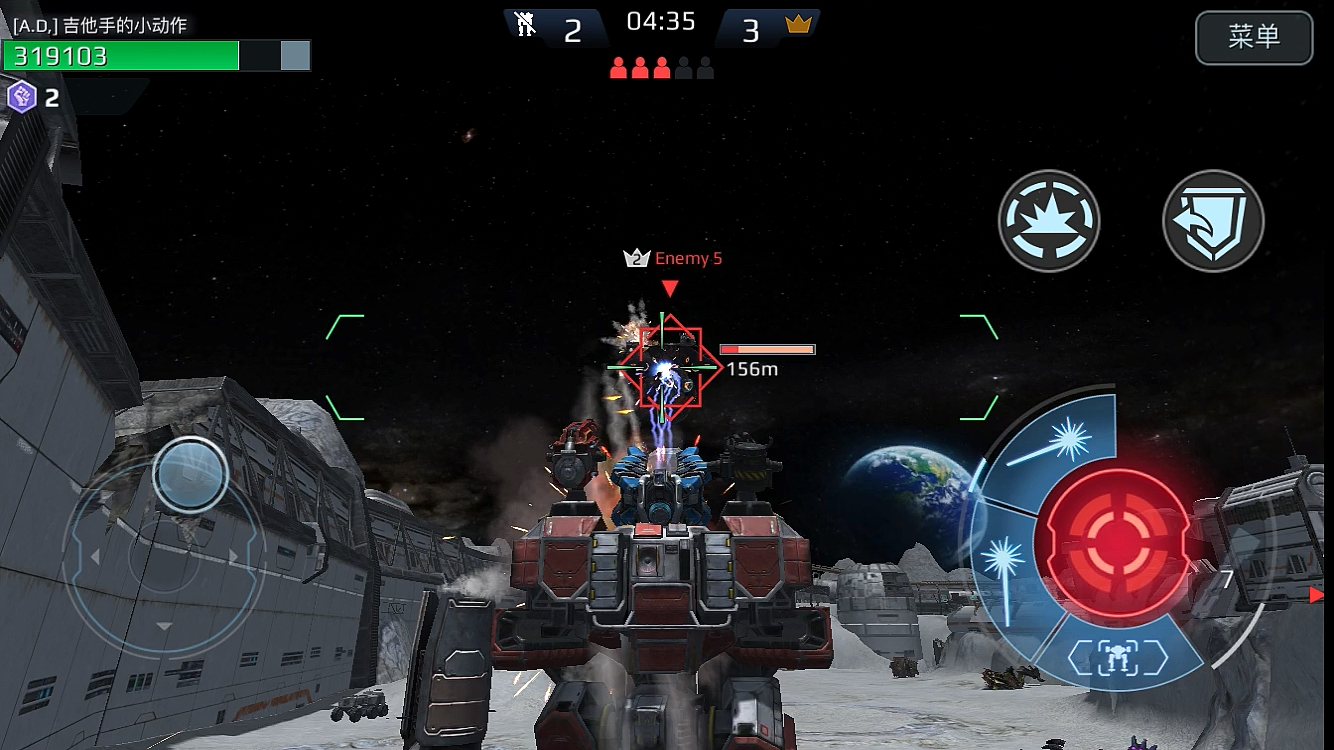Select the first red teammate status indicator
1334x750 pixels.
click(618, 66)
